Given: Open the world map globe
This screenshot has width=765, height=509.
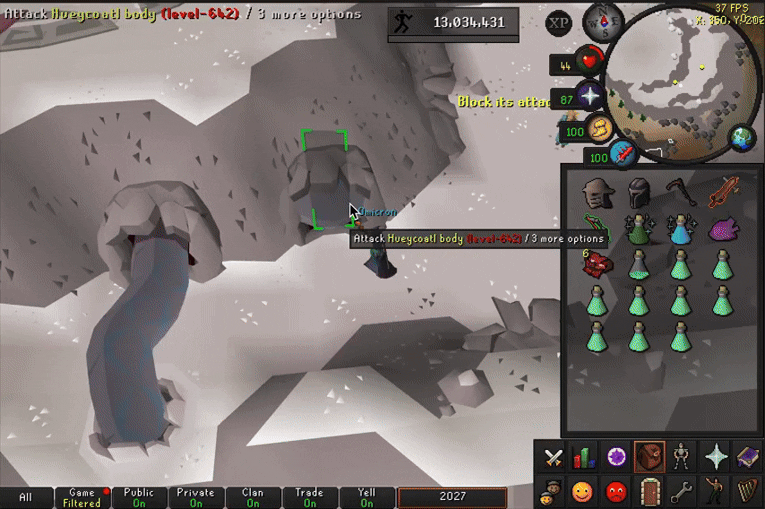Looking at the screenshot, I should click(x=742, y=138).
